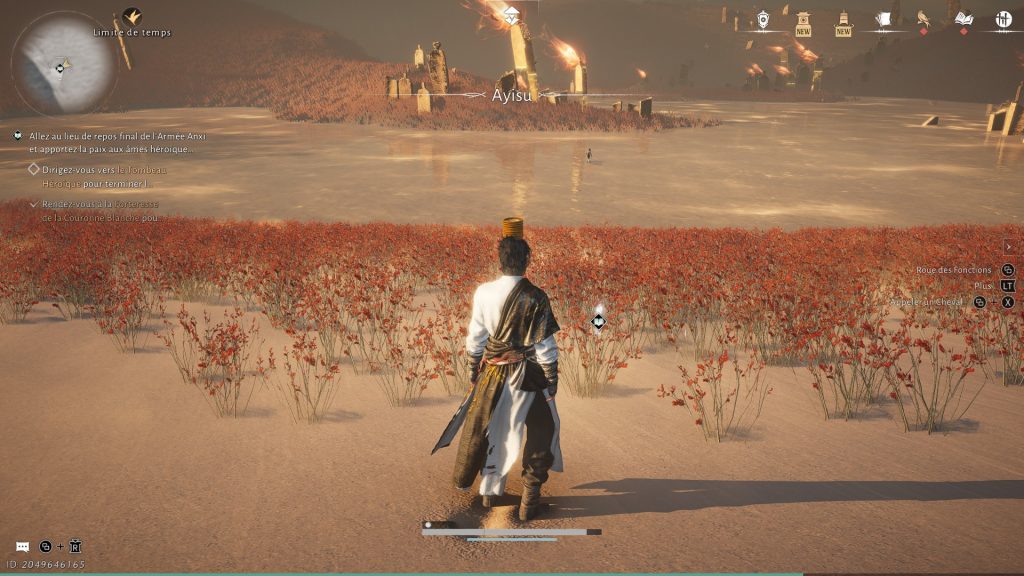The image size is (1024, 576).
Task: Open the chat bubble icon
Action: 22,546
